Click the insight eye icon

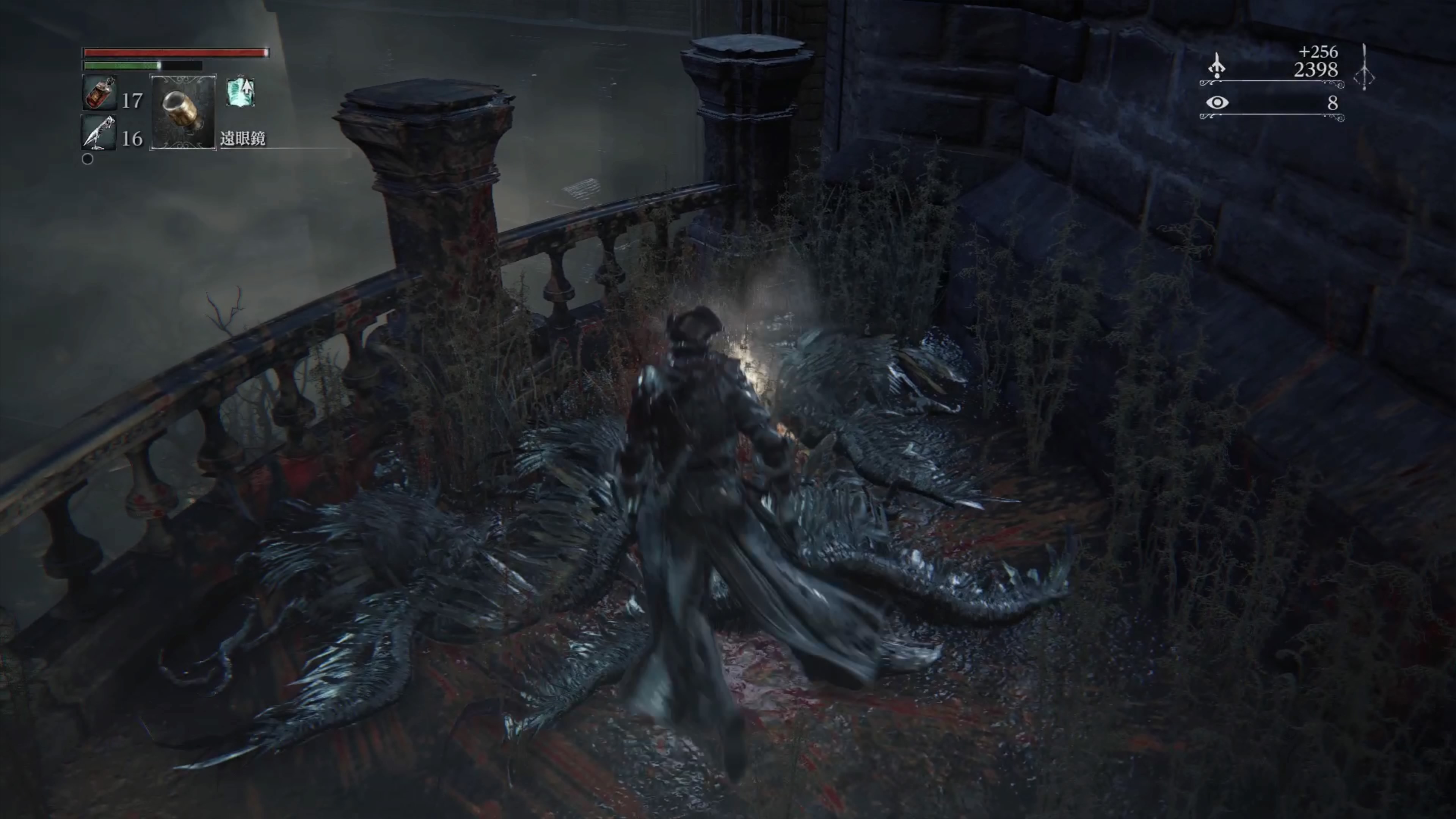click(1217, 102)
